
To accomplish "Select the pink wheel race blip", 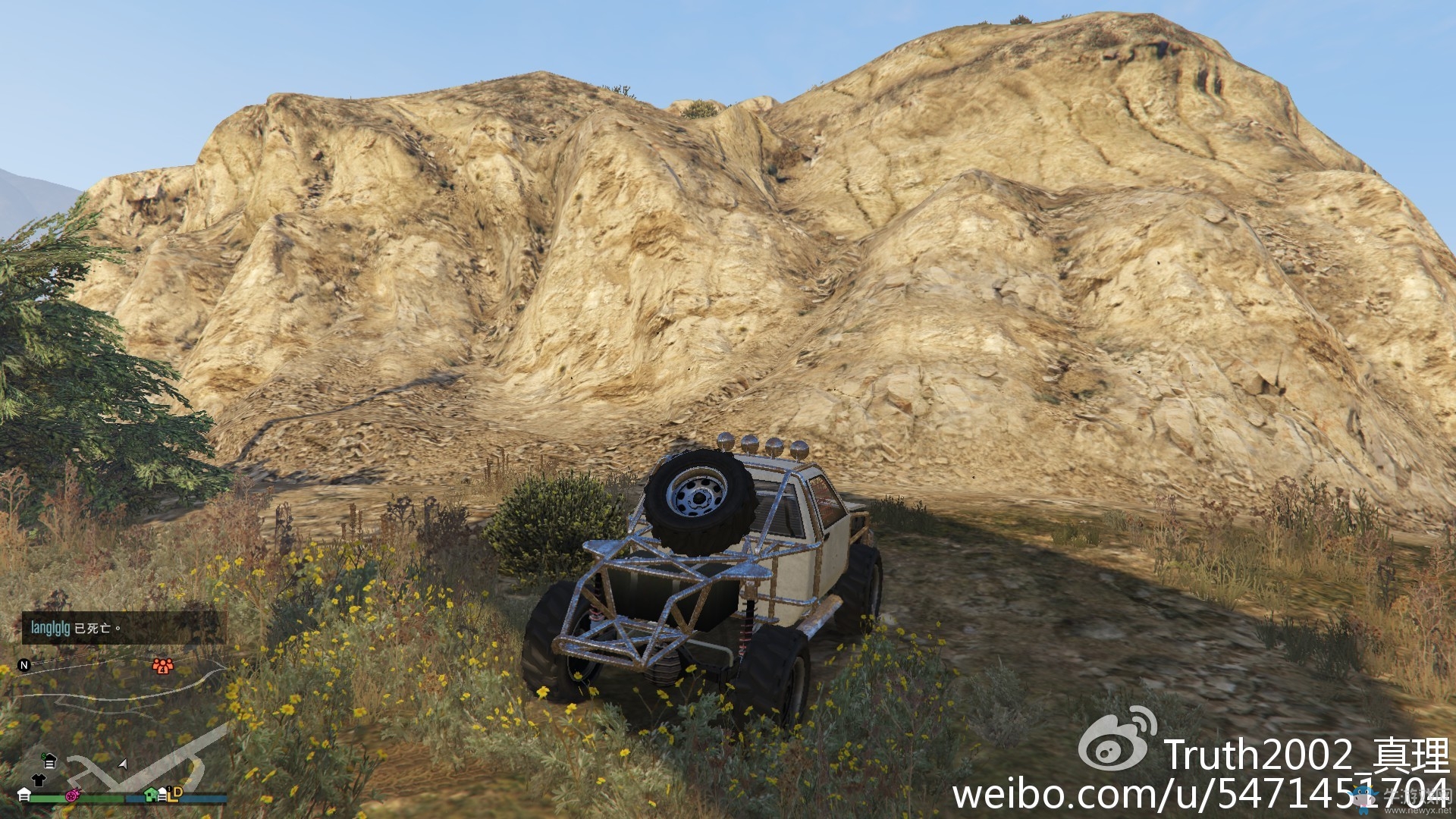I will tap(72, 796).
